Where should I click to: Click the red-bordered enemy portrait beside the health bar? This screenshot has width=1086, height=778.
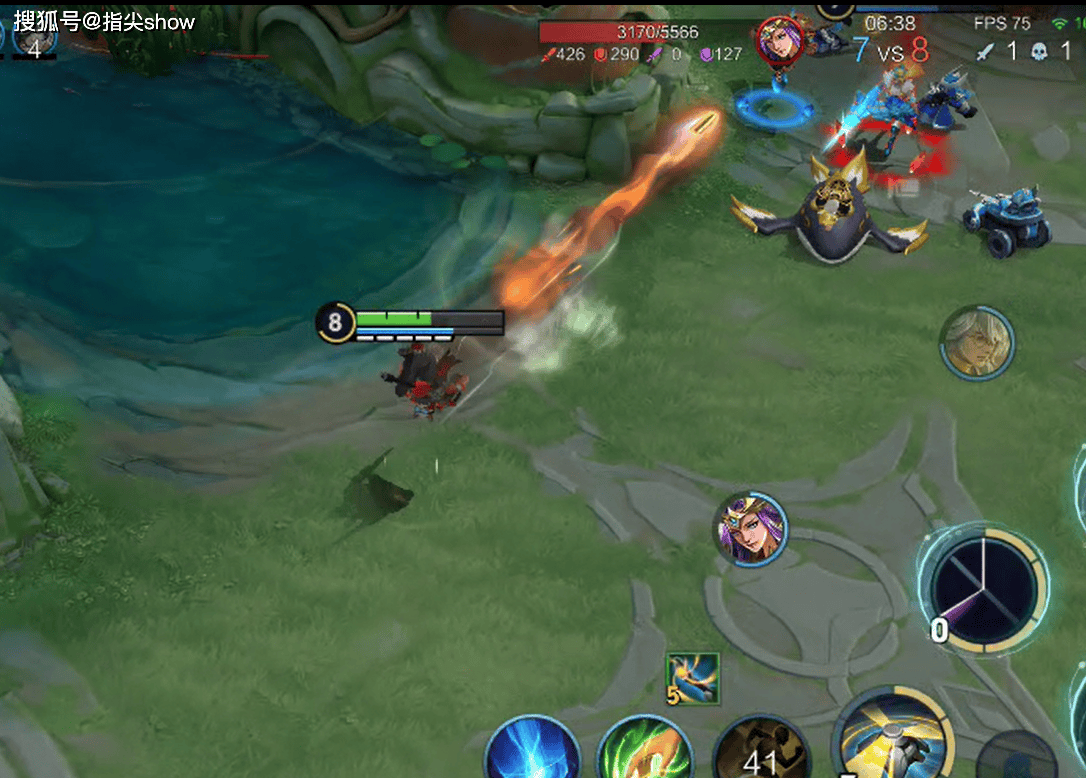pos(780,40)
